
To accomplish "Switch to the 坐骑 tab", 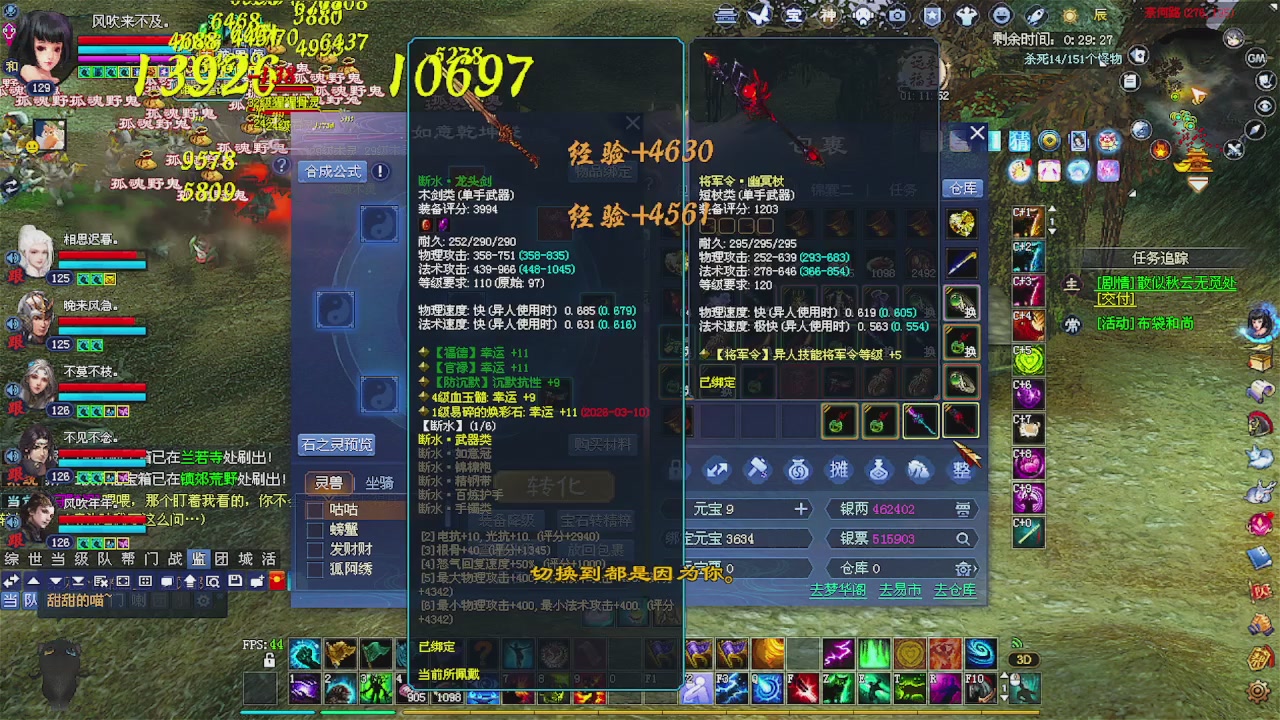I will (378, 482).
